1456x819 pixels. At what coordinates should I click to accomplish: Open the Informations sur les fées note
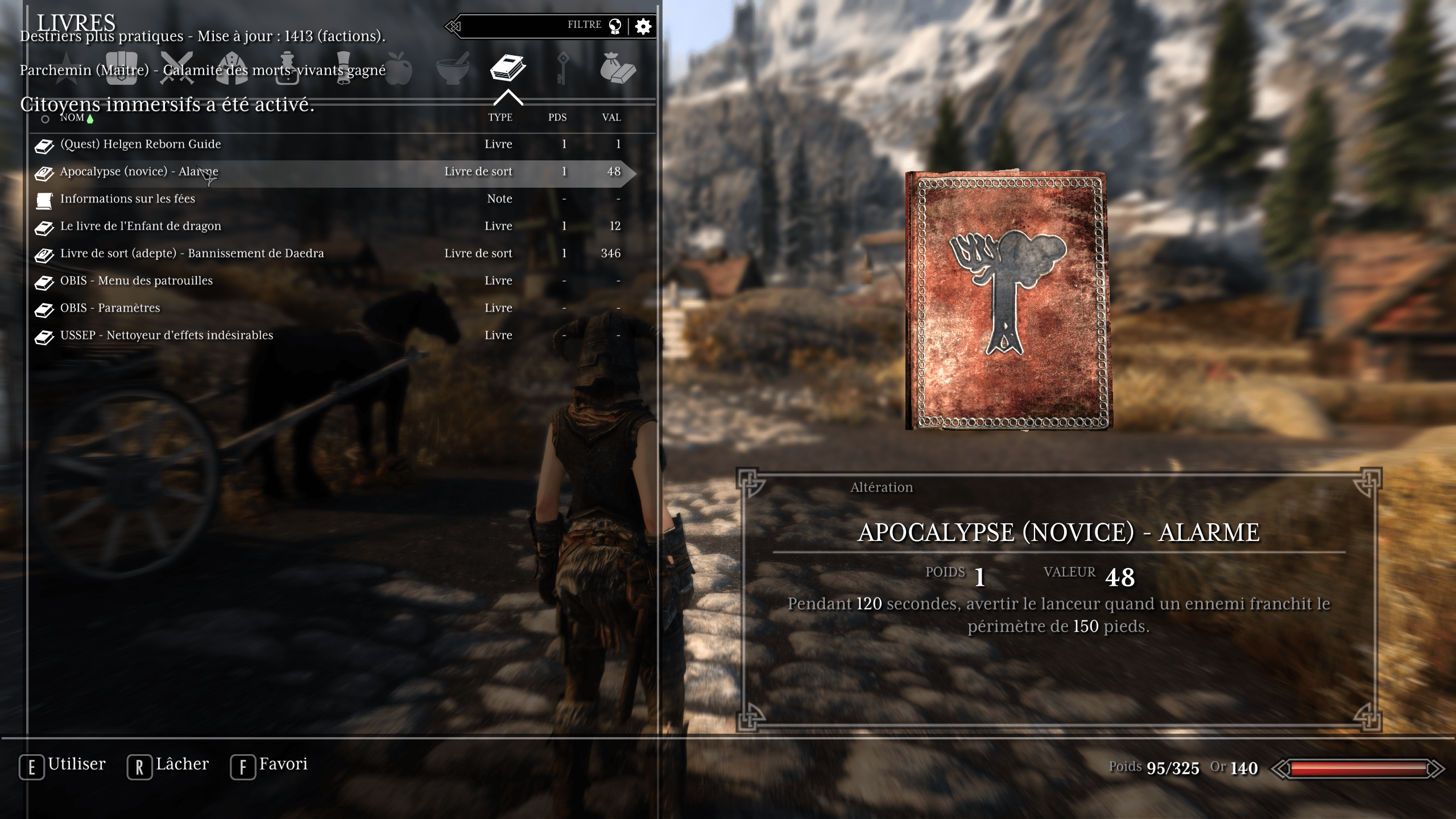click(127, 199)
